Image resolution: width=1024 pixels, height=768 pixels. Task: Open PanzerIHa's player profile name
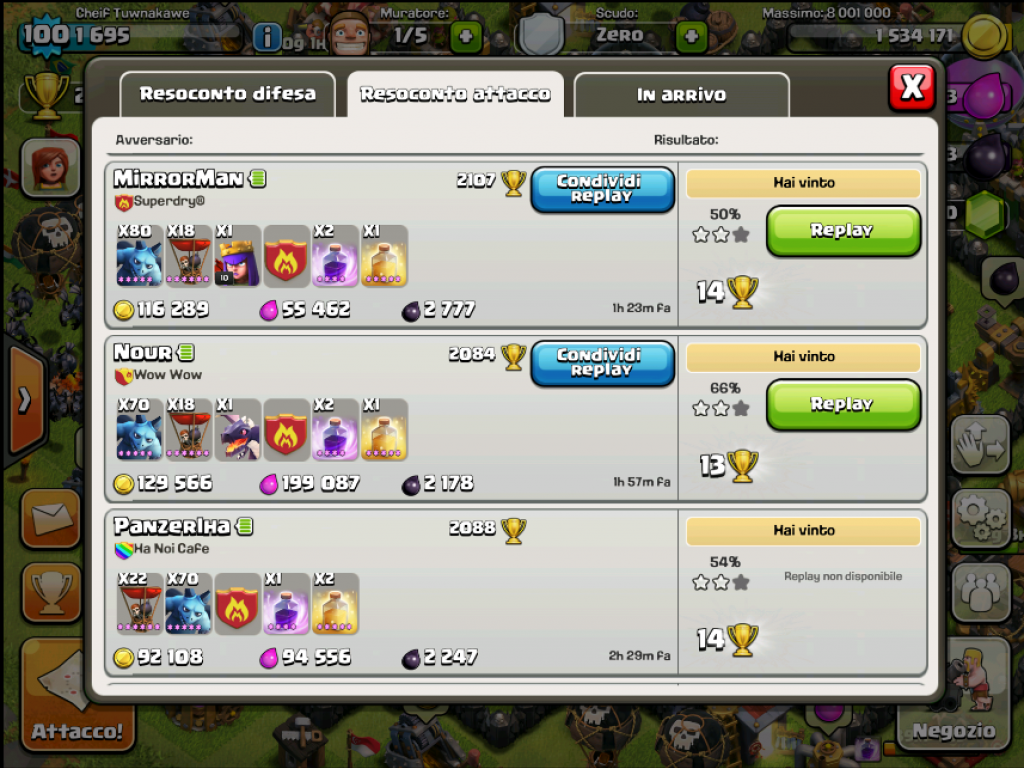(x=171, y=526)
